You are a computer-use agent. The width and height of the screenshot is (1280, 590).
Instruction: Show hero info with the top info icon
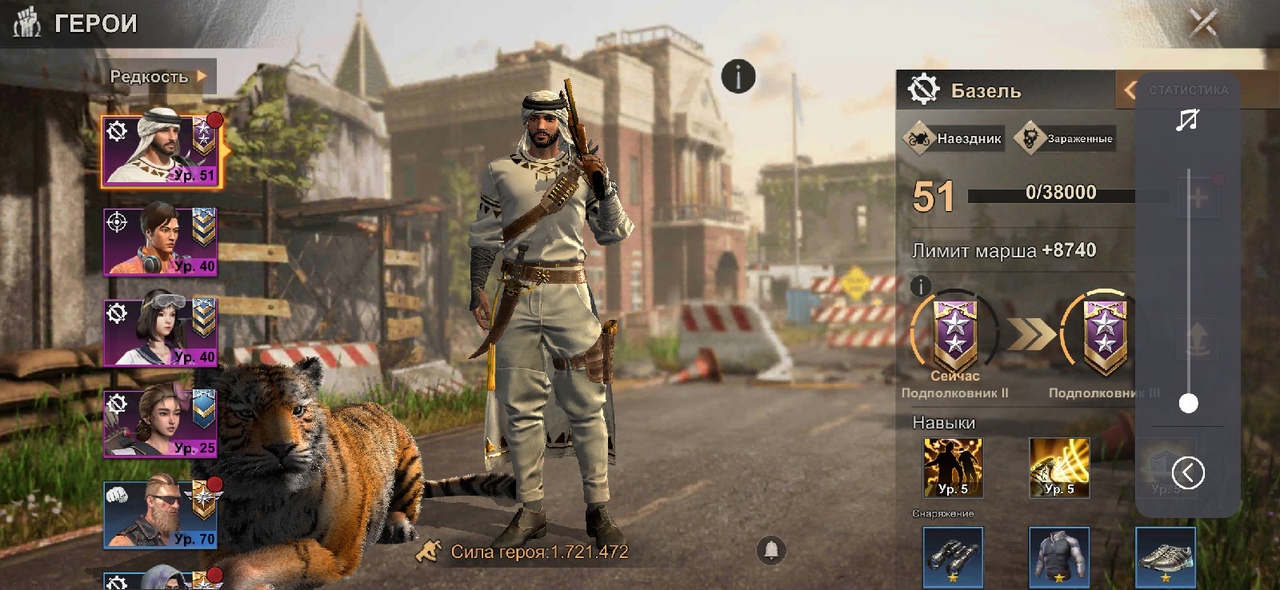[x=738, y=76]
